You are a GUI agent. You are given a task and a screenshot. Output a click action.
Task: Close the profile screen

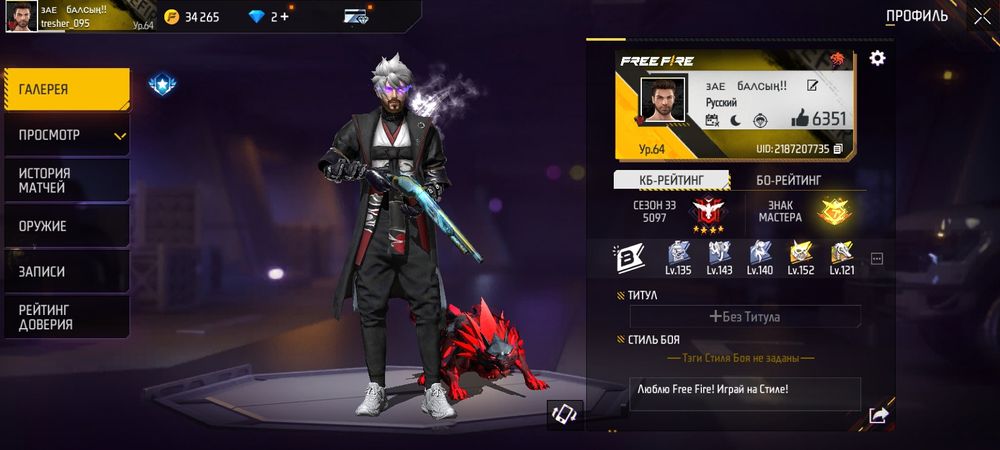(980, 16)
